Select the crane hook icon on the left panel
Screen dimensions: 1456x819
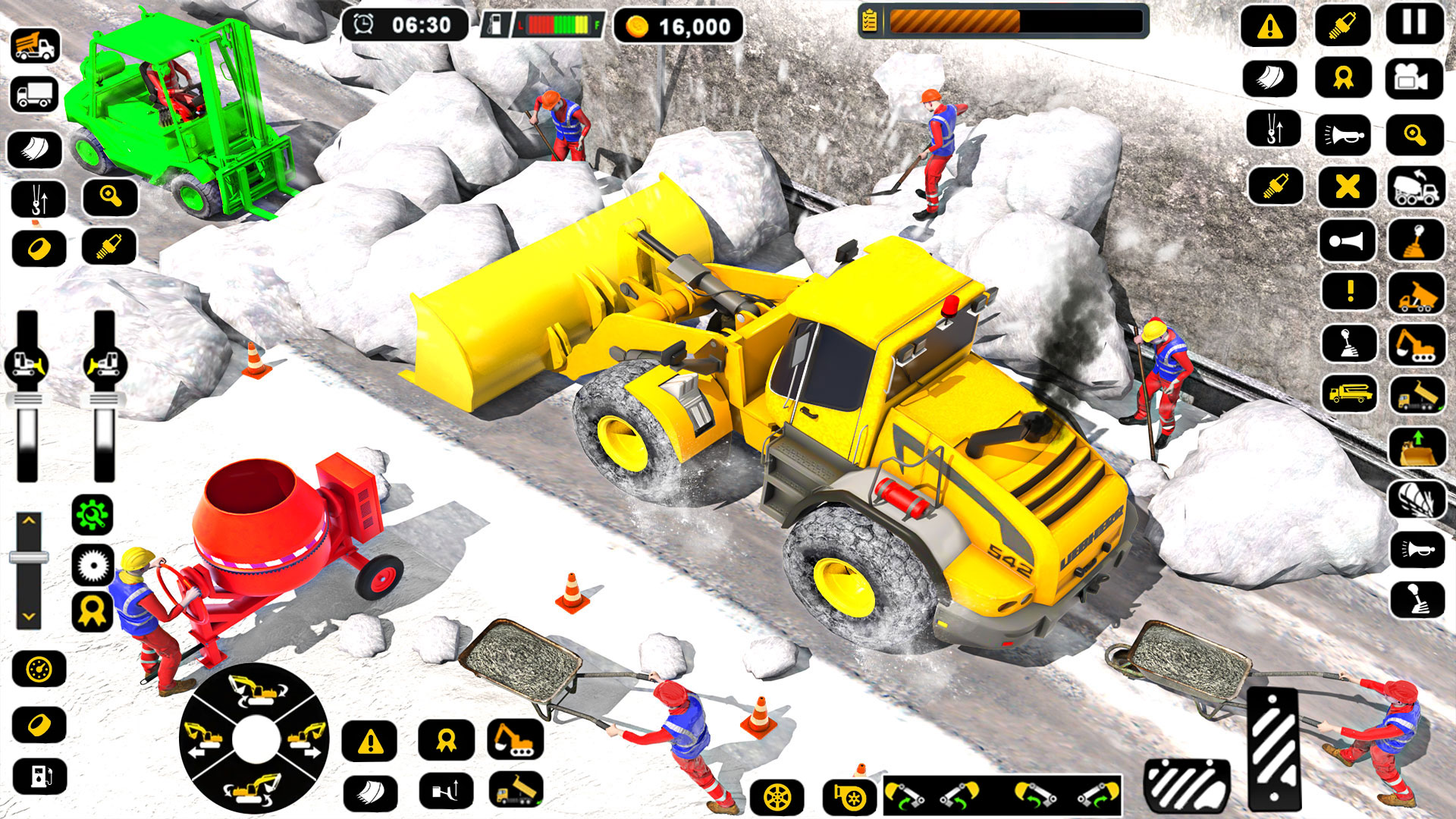click(39, 199)
